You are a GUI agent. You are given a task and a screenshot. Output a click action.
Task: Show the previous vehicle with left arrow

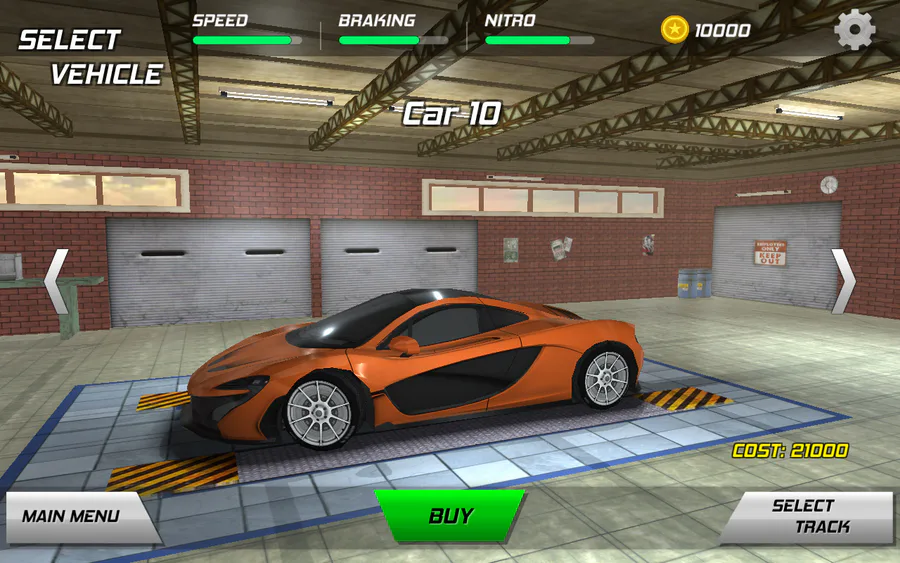pyautogui.click(x=56, y=281)
